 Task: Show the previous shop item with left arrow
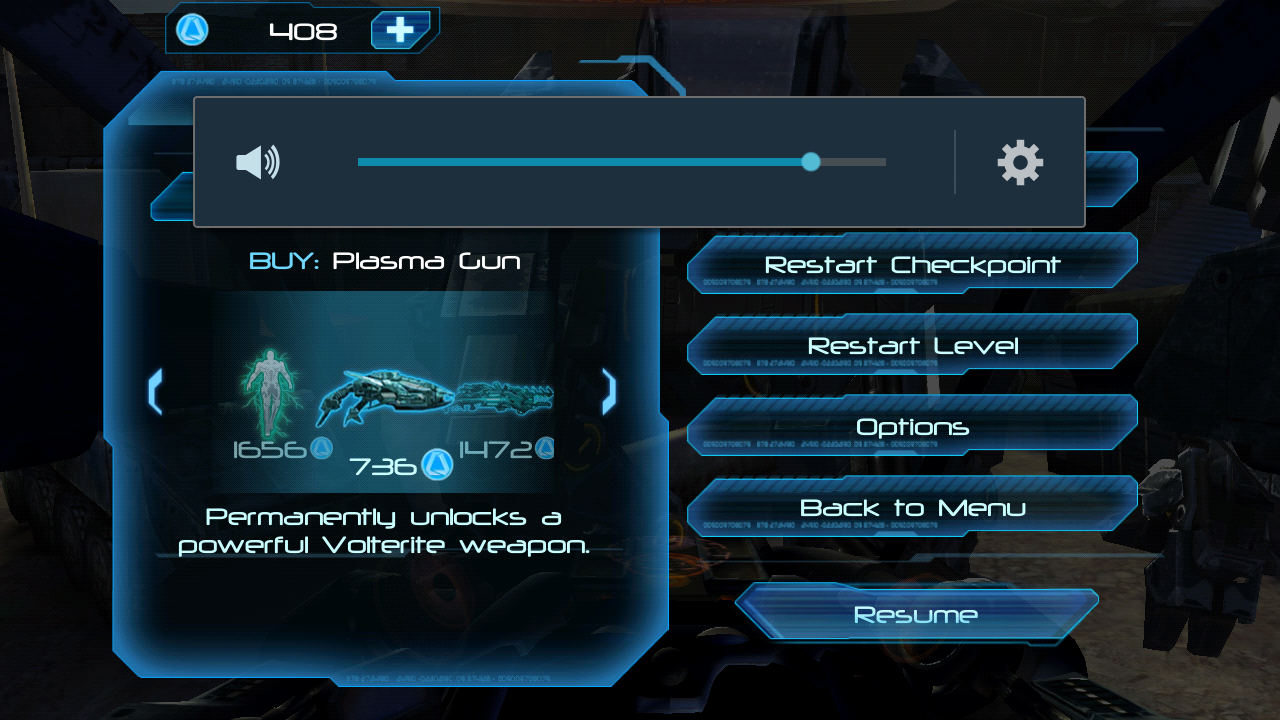click(155, 391)
